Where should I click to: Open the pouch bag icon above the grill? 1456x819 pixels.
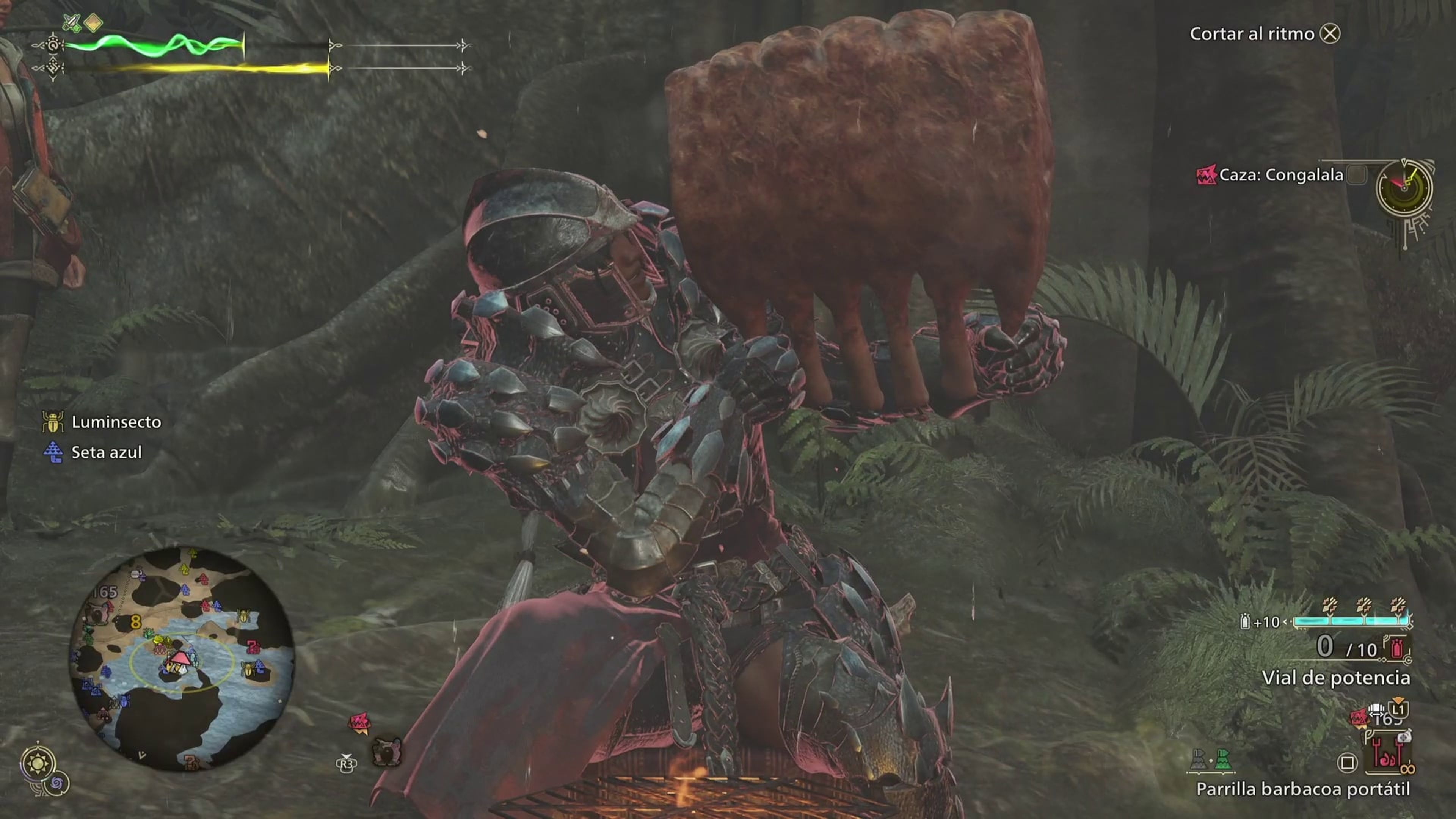click(x=1406, y=737)
